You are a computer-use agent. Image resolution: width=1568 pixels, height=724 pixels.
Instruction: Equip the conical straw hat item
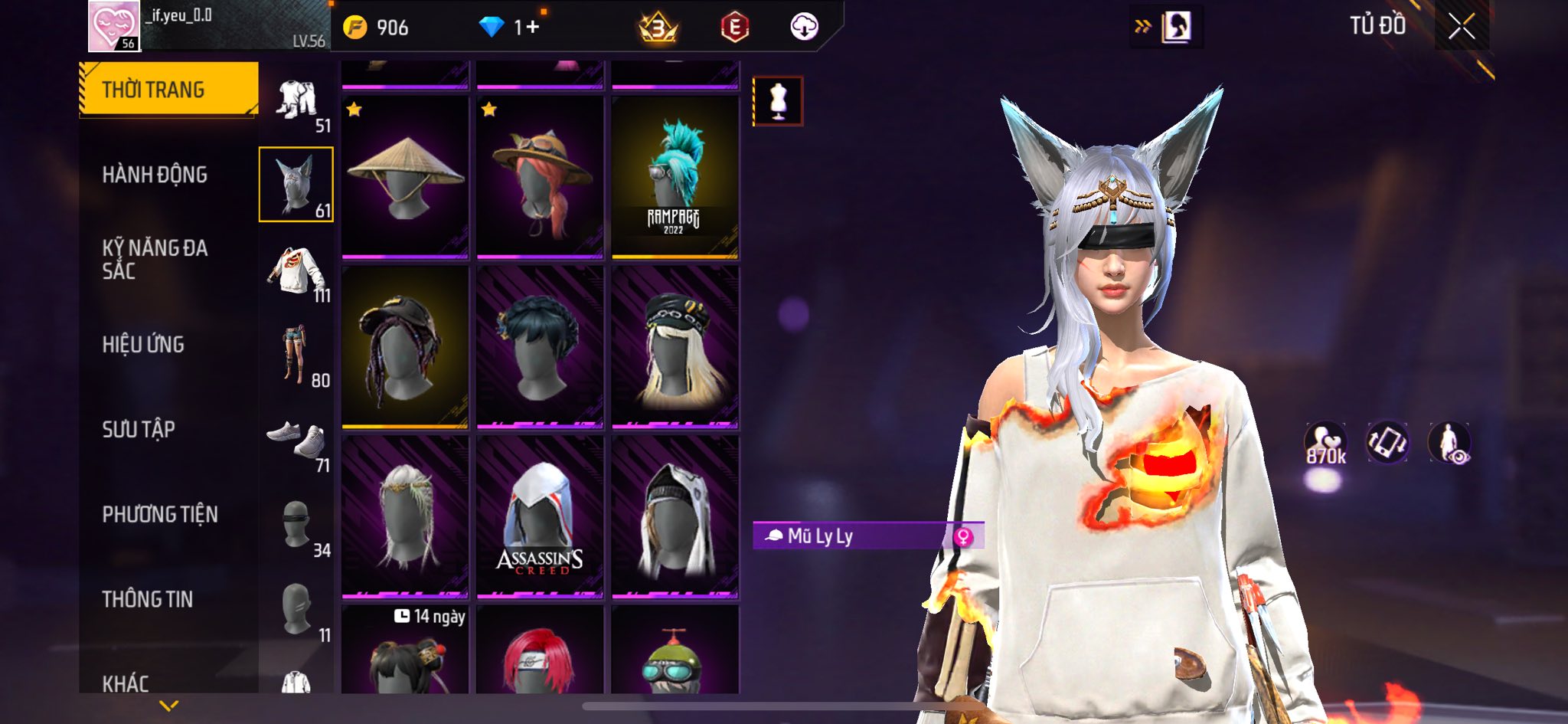tap(405, 177)
